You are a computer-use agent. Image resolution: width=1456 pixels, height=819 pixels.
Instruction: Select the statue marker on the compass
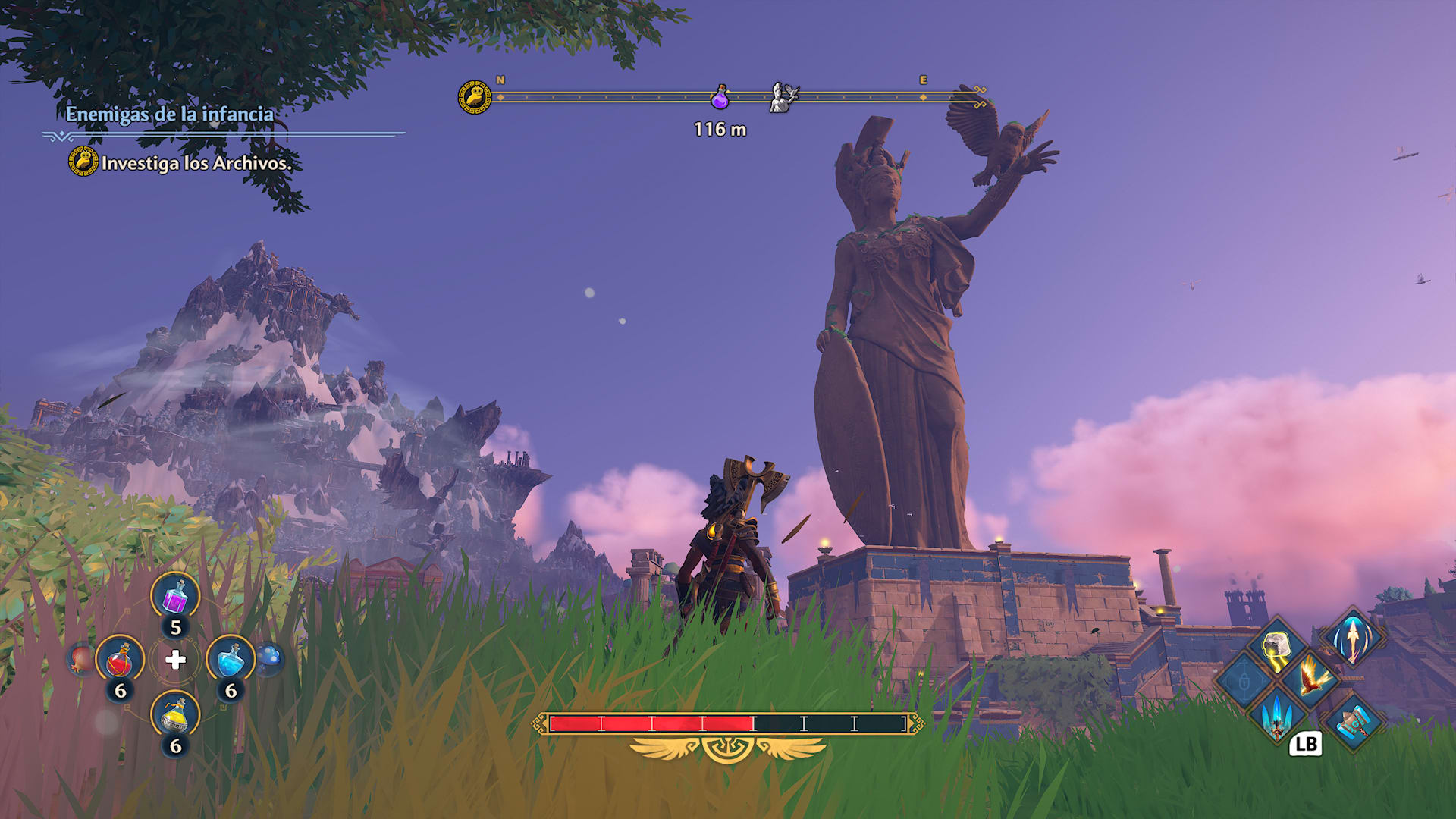click(783, 98)
